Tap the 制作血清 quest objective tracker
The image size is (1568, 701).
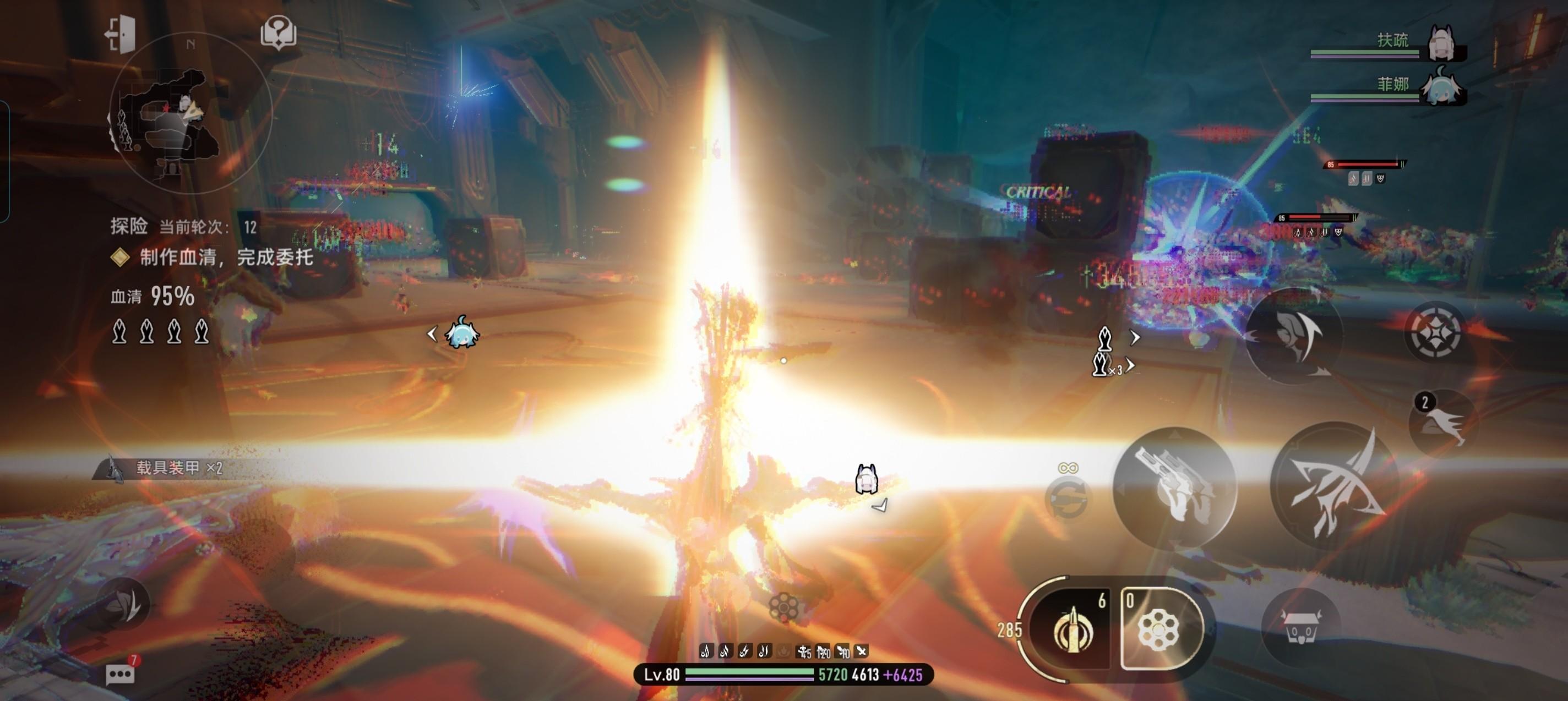click(x=226, y=258)
